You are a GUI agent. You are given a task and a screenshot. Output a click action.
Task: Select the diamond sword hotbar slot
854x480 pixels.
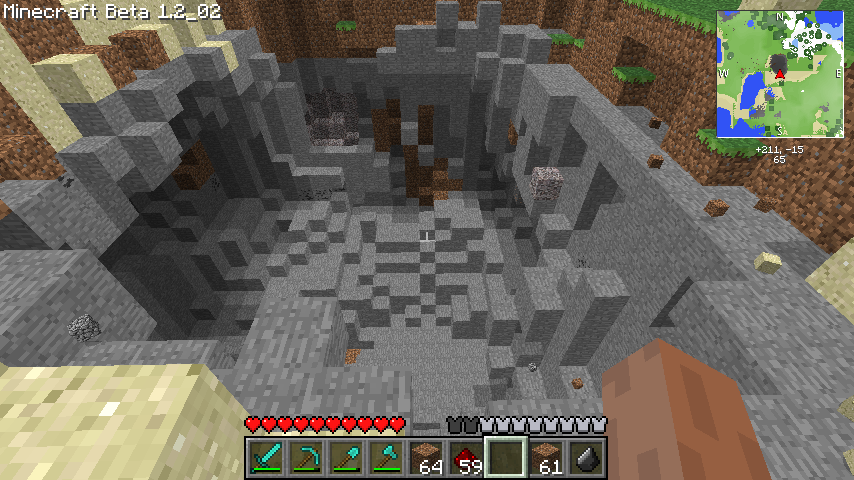pos(265,457)
